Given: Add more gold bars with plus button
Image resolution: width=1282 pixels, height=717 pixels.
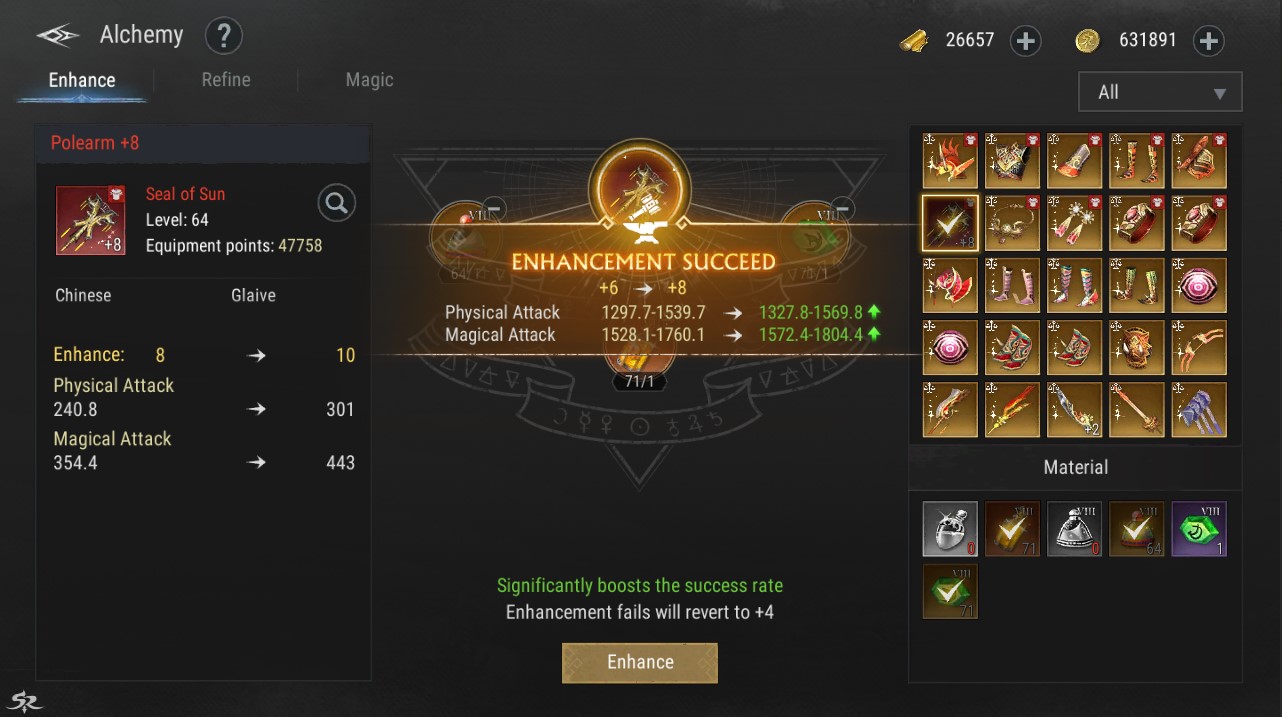Looking at the screenshot, I should pyautogui.click(x=1026, y=41).
